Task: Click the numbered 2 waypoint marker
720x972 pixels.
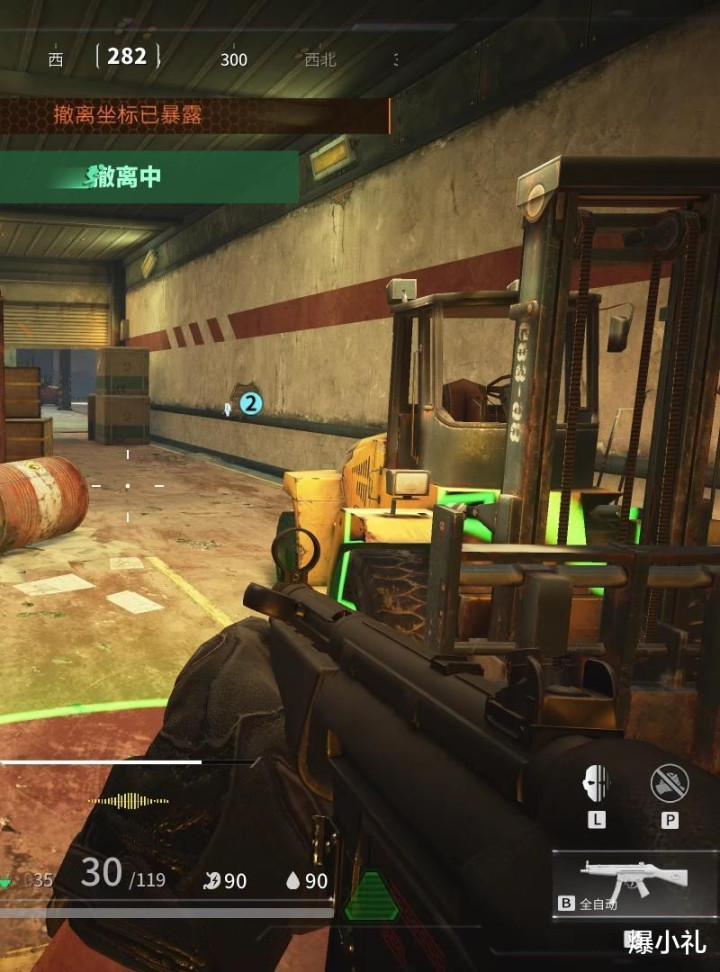Action: pos(251,404)
